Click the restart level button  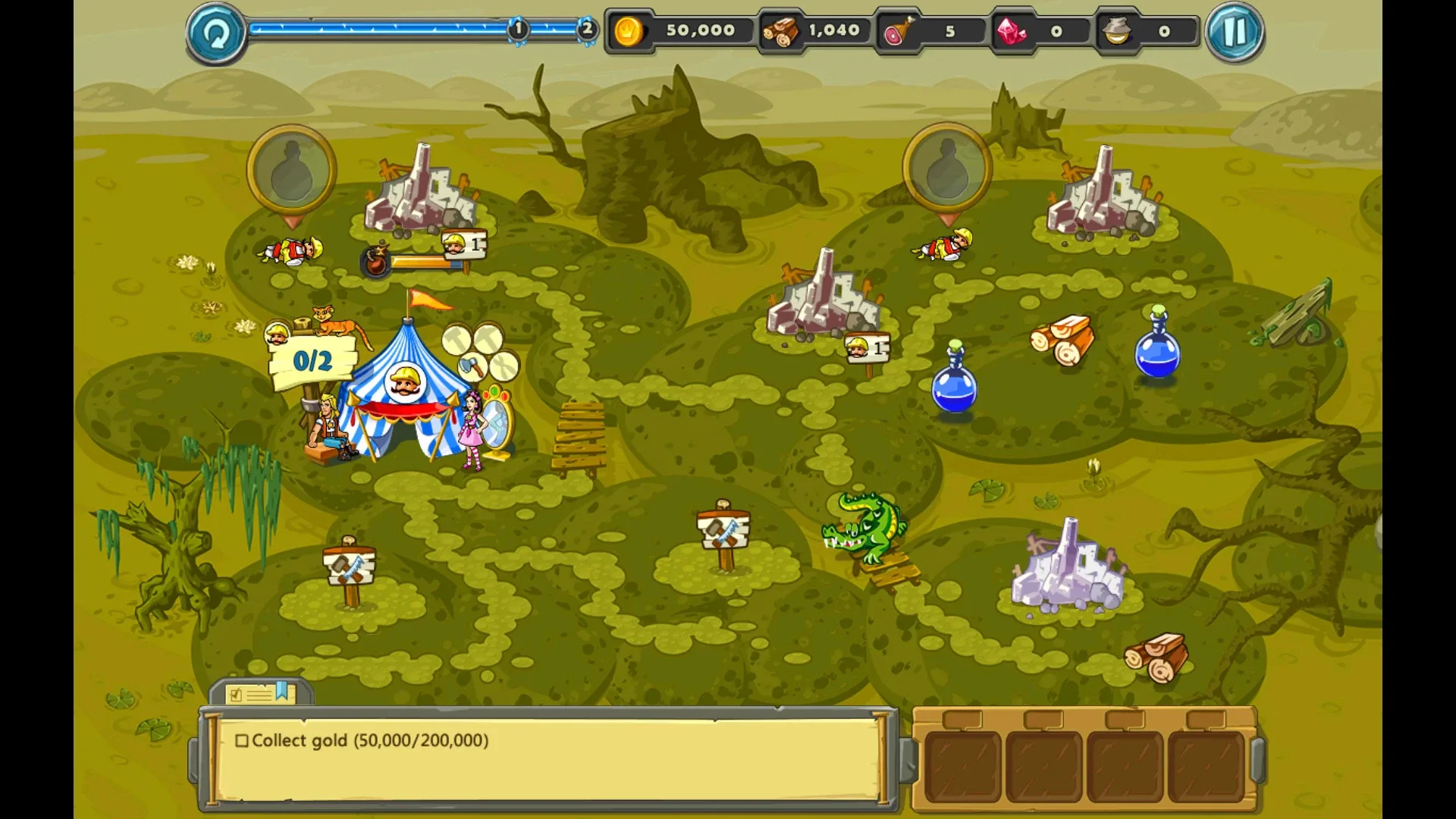coord(214,31)
